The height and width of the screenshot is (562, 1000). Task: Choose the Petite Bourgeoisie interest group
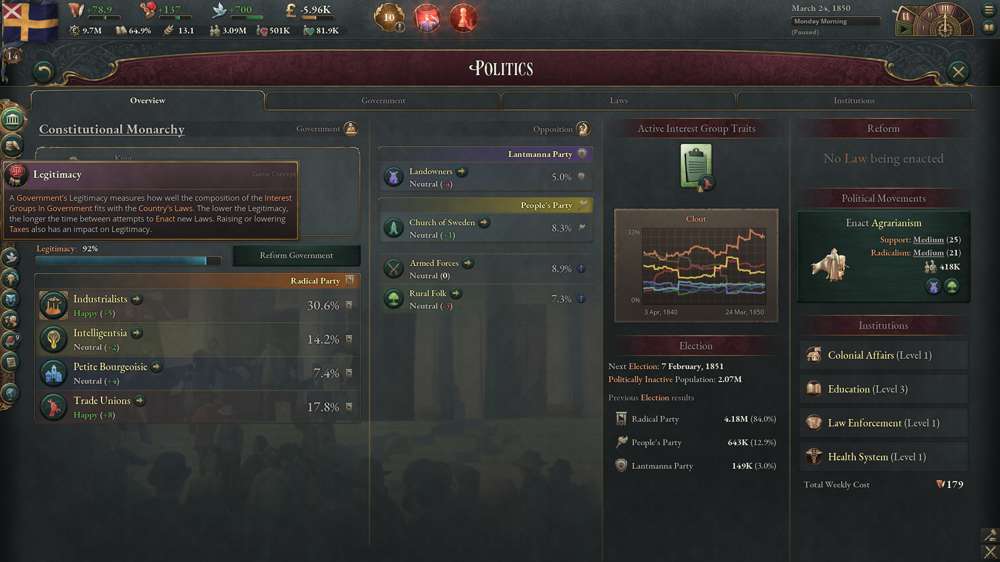pyautogui.click(x=110, y=367)
